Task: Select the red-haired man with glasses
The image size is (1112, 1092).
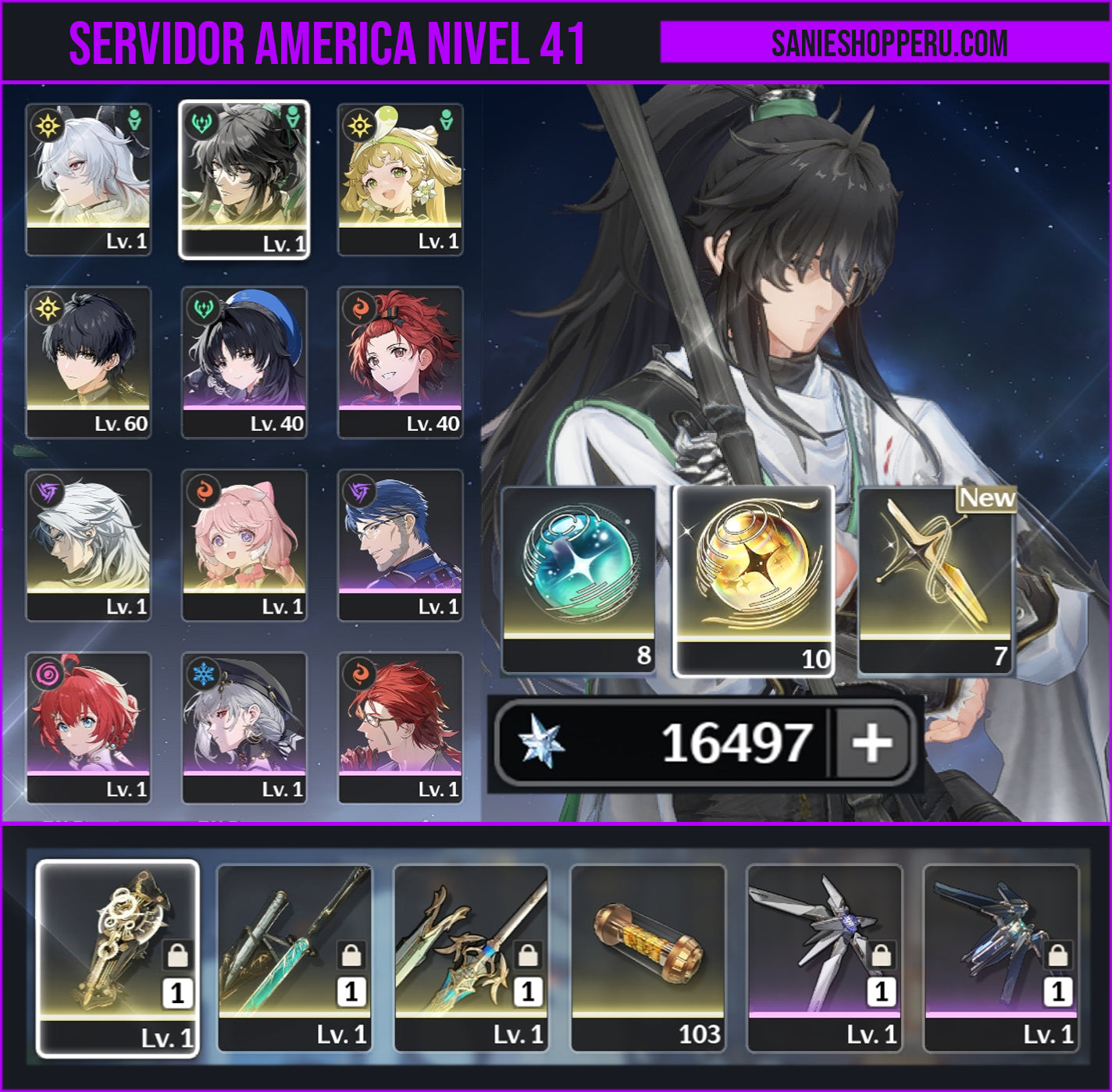Action: [401, 727]
